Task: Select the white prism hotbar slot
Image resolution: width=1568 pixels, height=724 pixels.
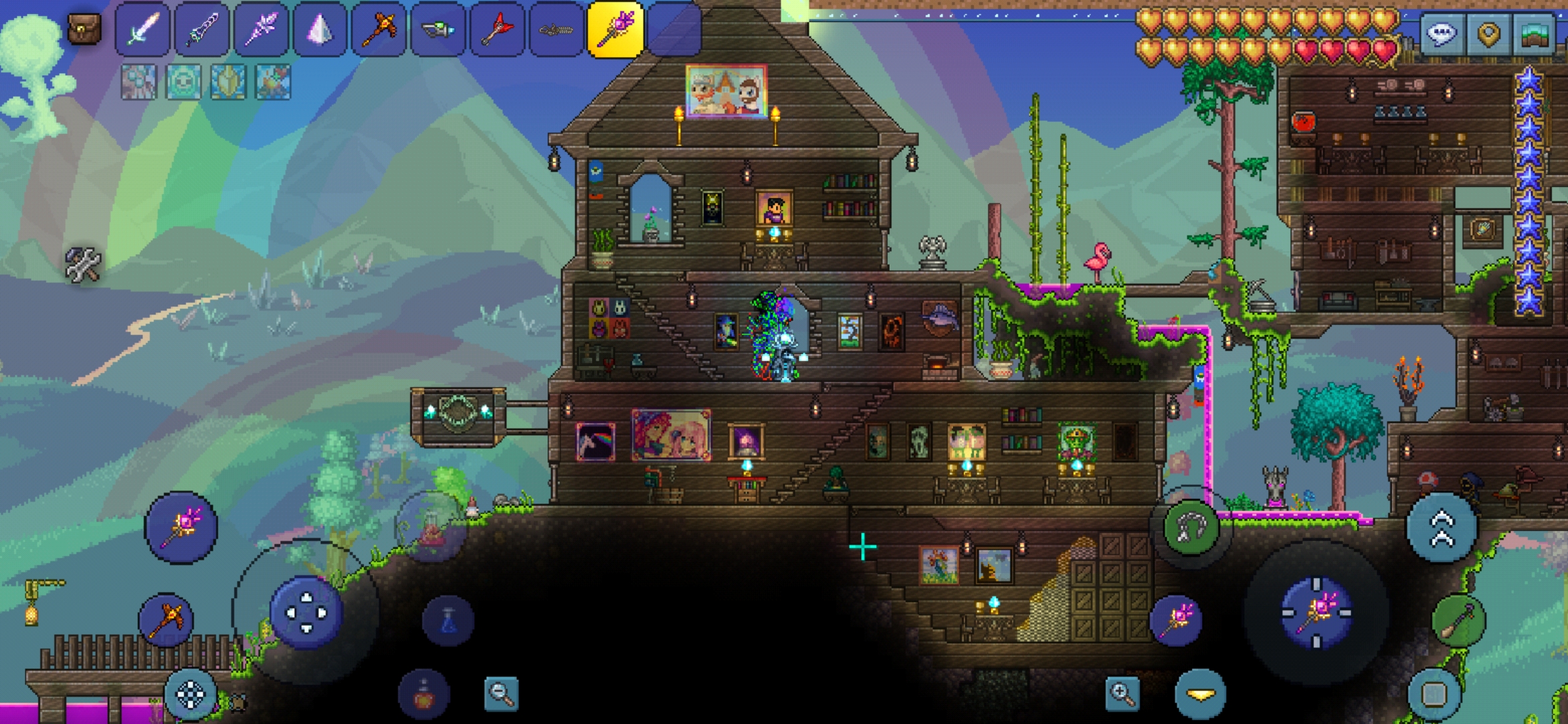Action: pyautogui.click(x=320, y=29)
